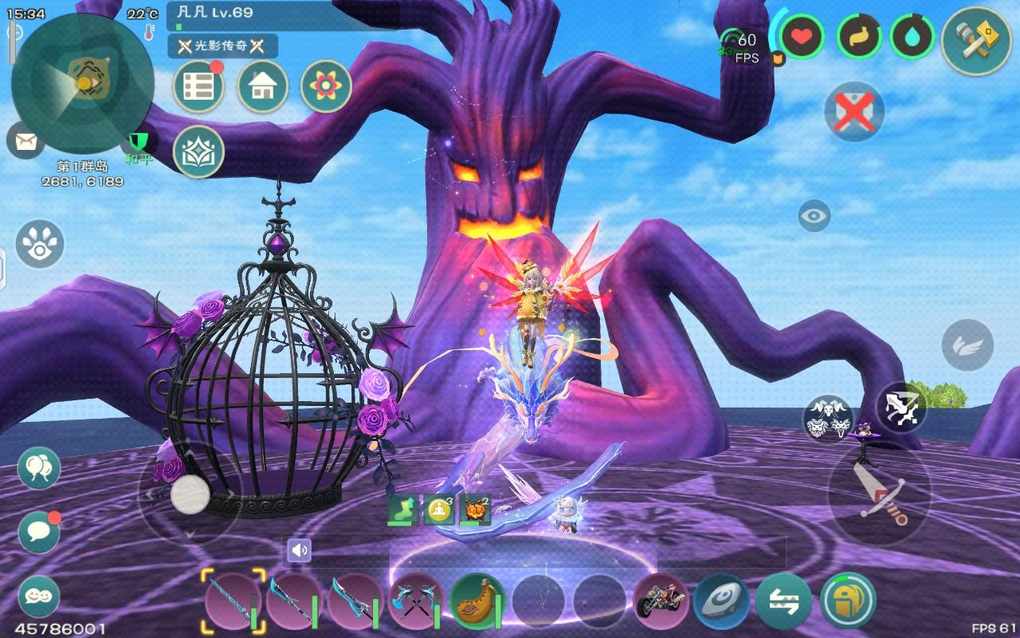
Task: Click the 光影传奇 guild name banner
Action: [x=222, y=46]
